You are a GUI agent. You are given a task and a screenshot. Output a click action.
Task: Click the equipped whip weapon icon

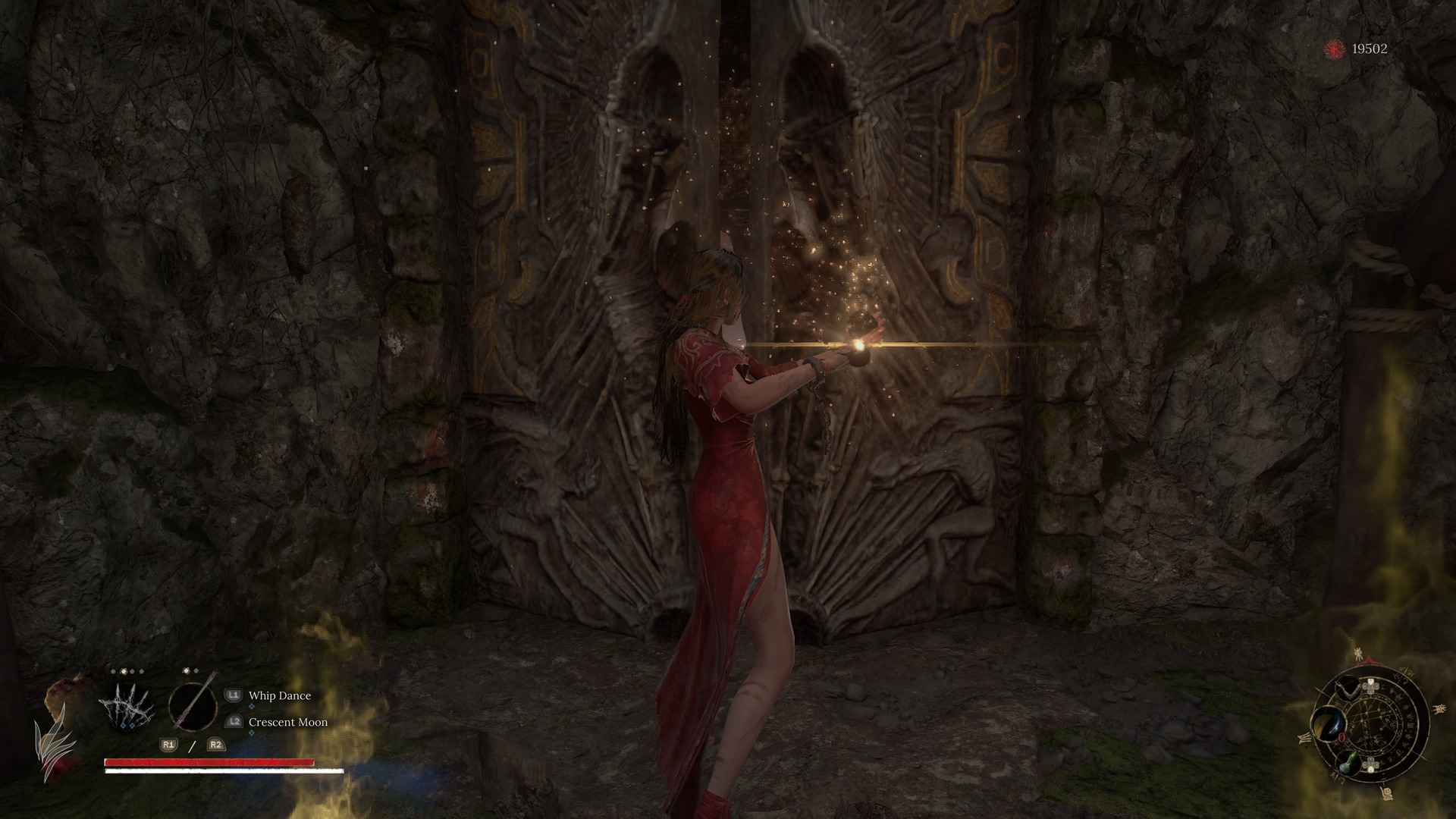pos(193,706)
